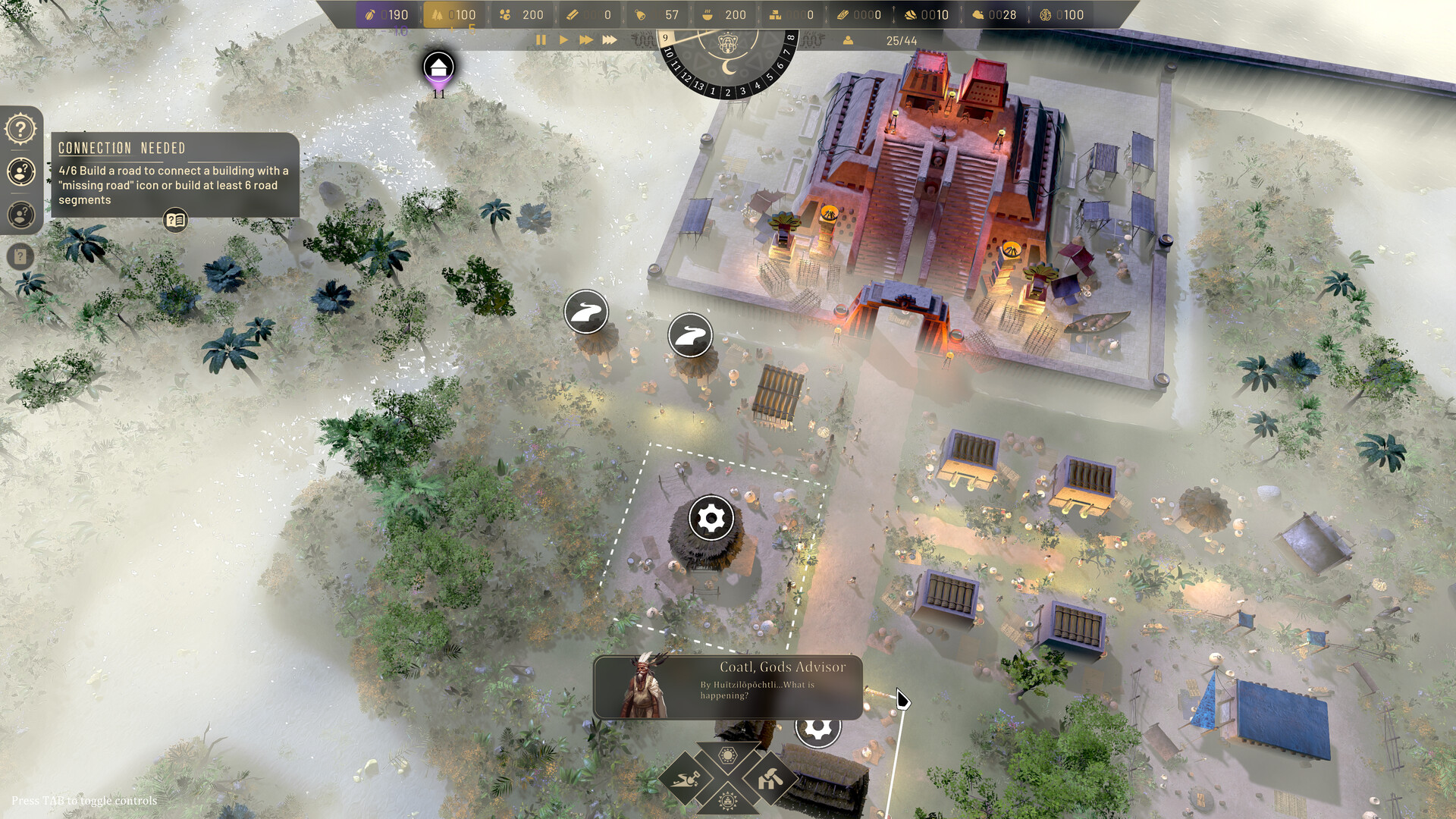This screenshot has width=1456, height=819.
Task: Open the building construction icon in the radial menu
Action: 770,777
